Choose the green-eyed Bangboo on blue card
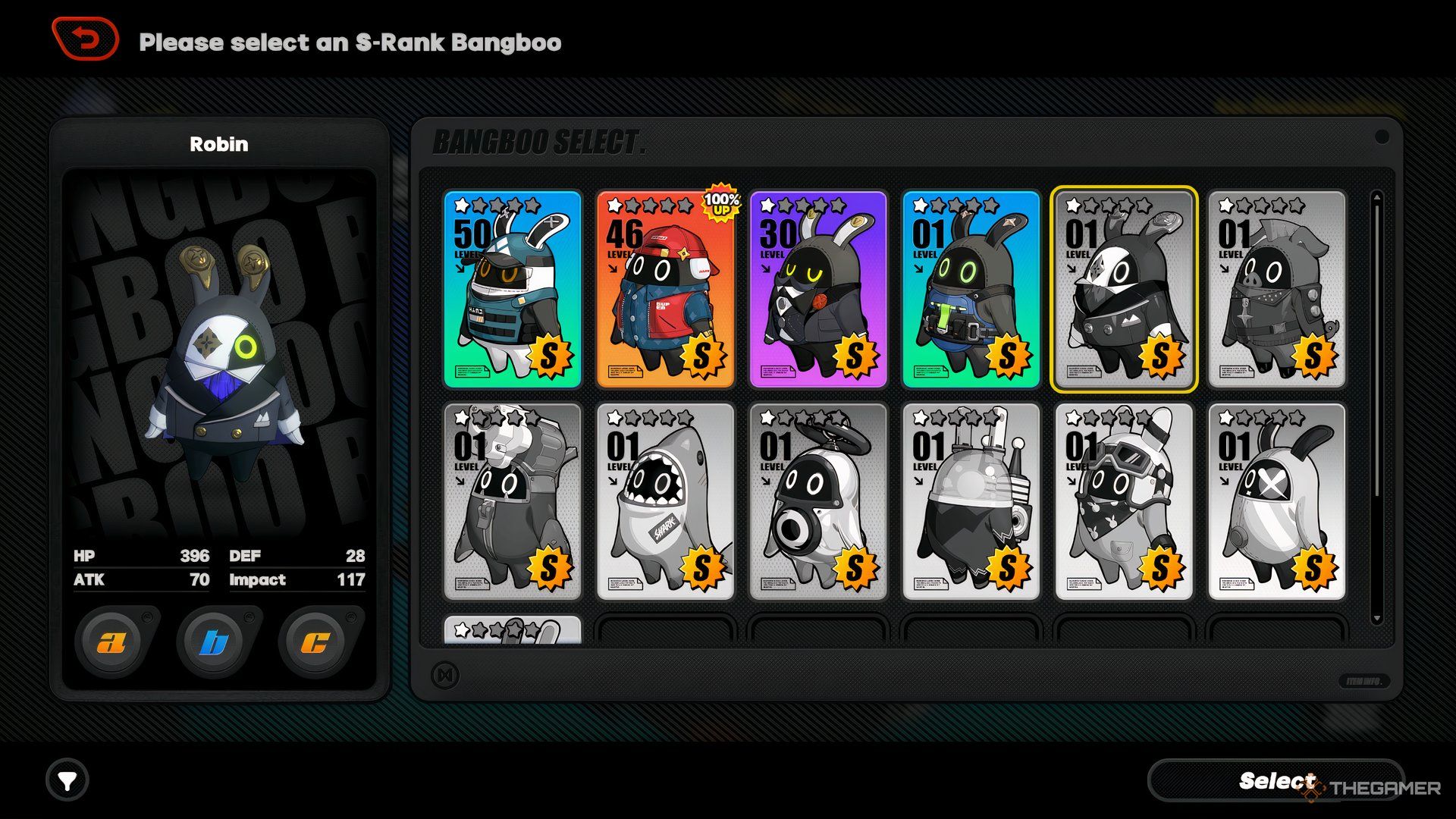The width and height of the screenshot is (1456, 819). (971, 289)
